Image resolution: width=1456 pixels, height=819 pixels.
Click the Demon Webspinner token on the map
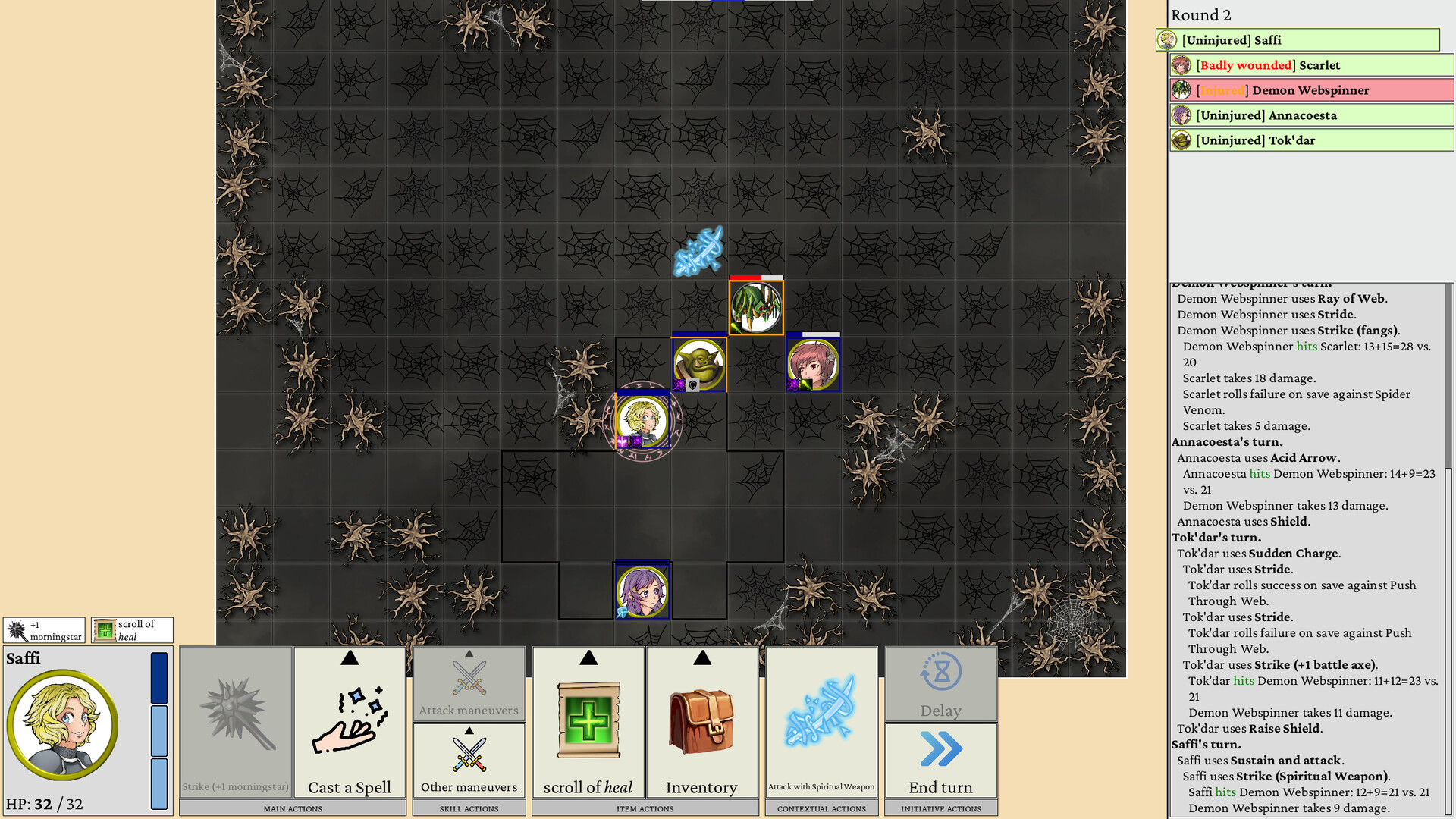click(x=755, y=307)
